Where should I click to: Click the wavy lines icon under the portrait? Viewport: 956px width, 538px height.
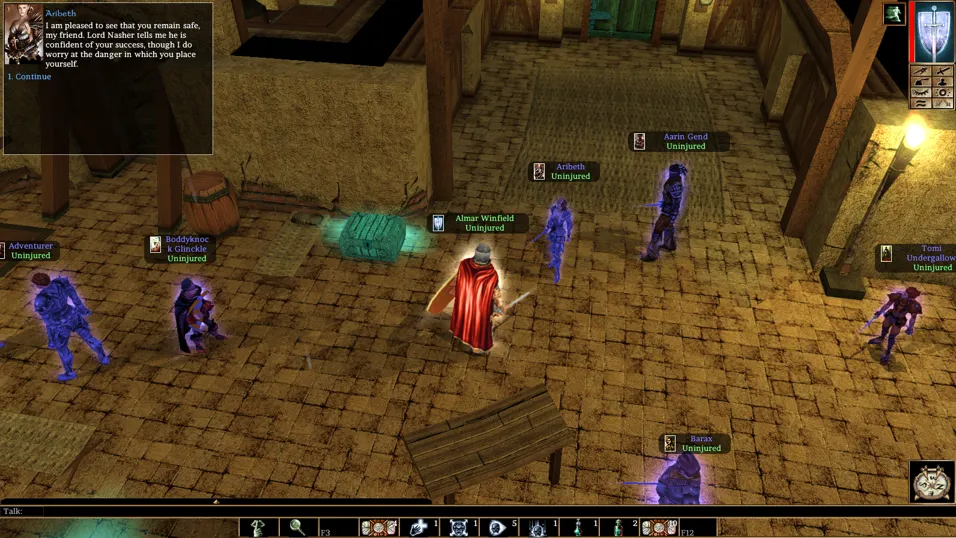(x=921, y=102)
